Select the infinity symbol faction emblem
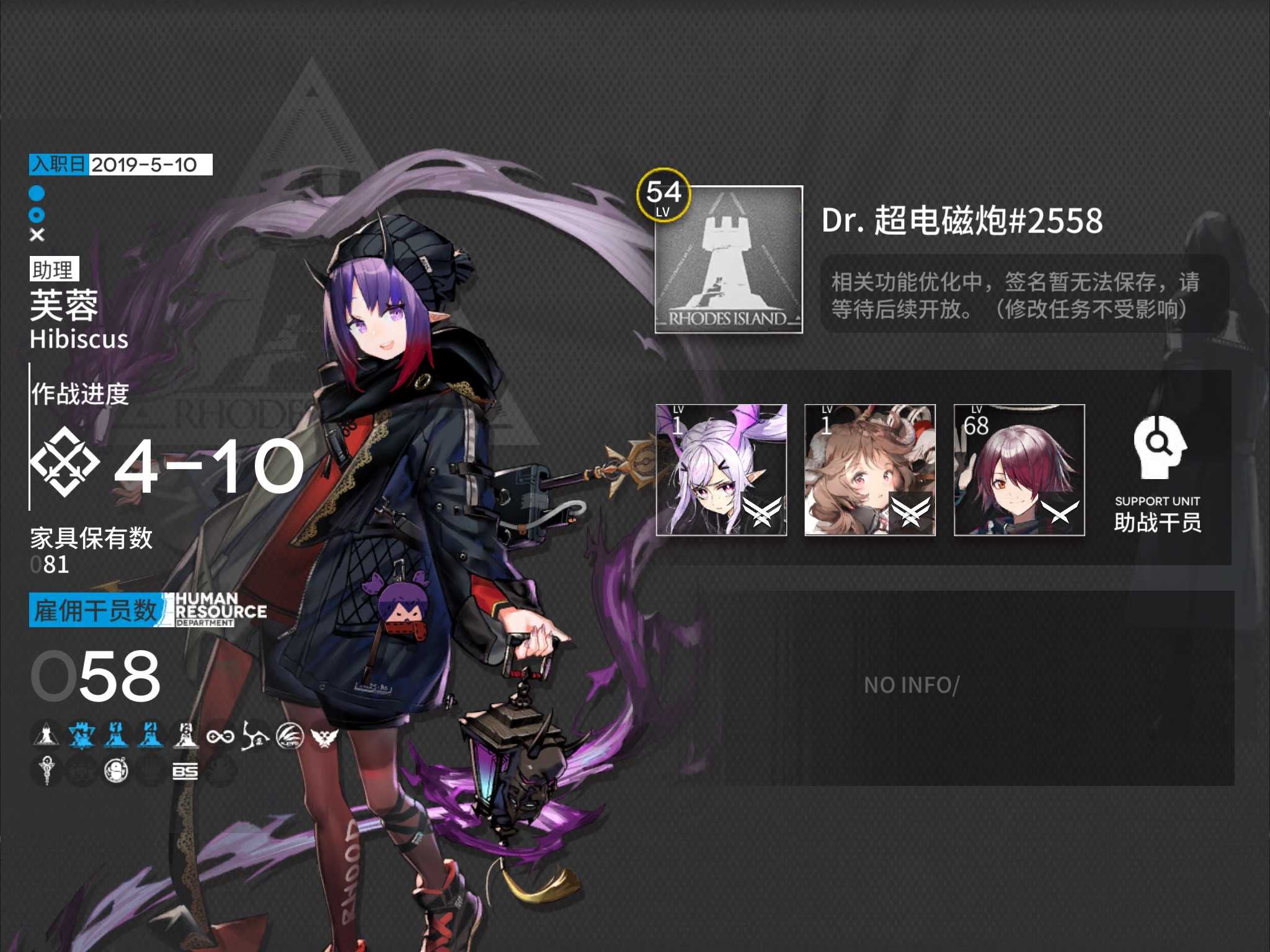Screen dimensions: 1270x952 coord(220,736)
